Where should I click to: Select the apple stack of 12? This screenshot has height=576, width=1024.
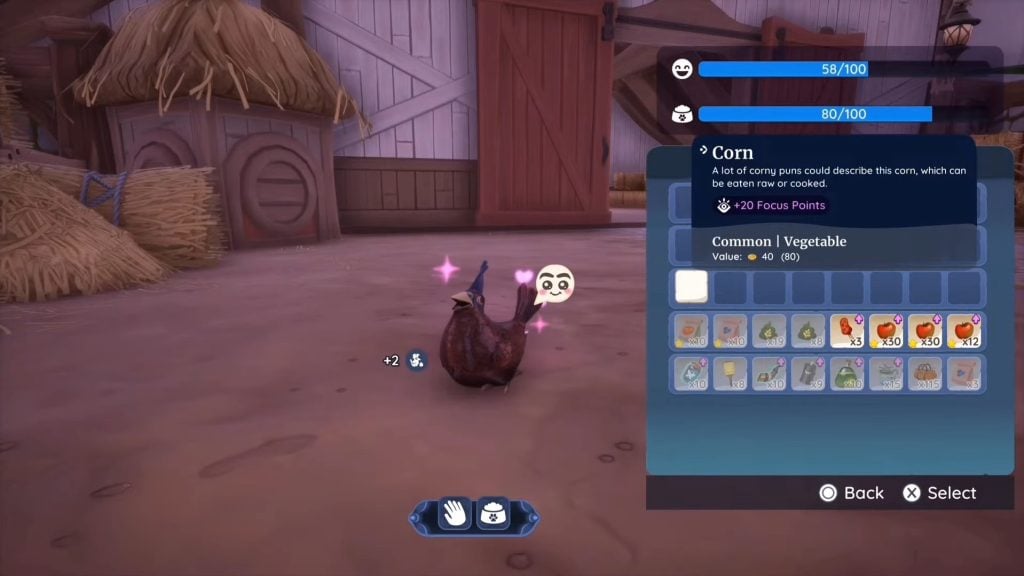point(964,331)
